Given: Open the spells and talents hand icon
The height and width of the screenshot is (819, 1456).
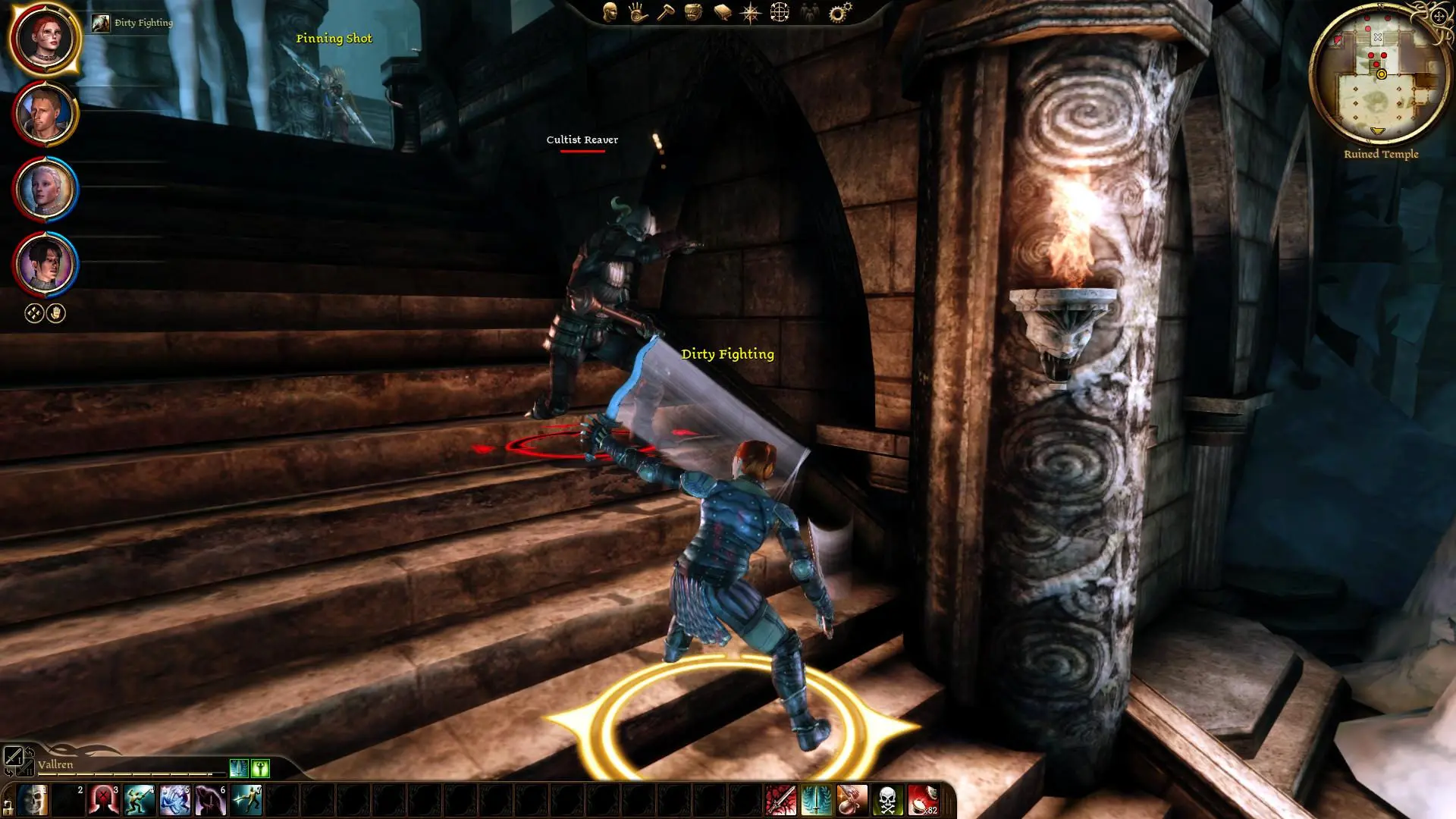Looking at the screenshot, I should pos(638,12).
